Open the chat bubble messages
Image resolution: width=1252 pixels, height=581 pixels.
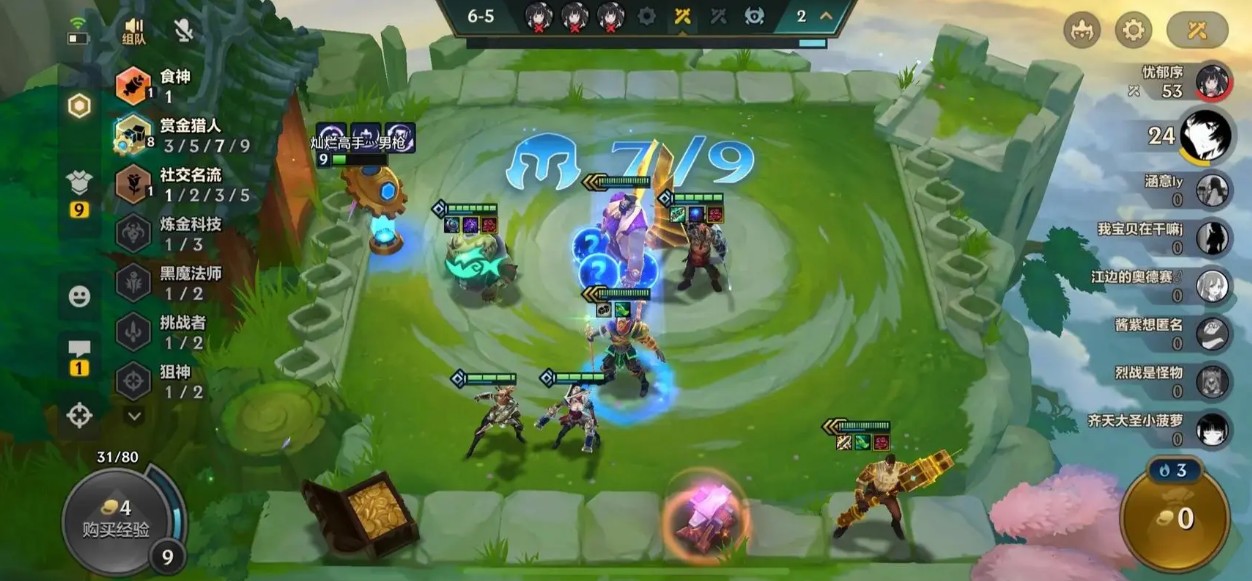click(80, 354)
